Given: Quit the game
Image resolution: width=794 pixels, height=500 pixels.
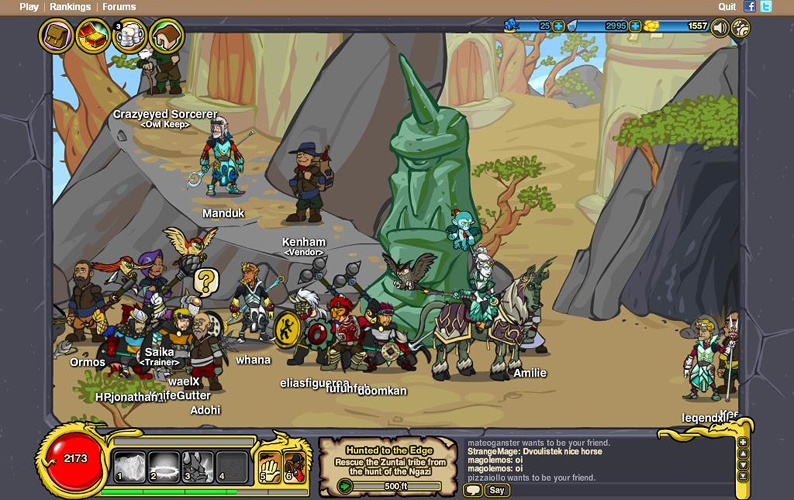Looking at the screenshot, I should (x=727, y=6).
